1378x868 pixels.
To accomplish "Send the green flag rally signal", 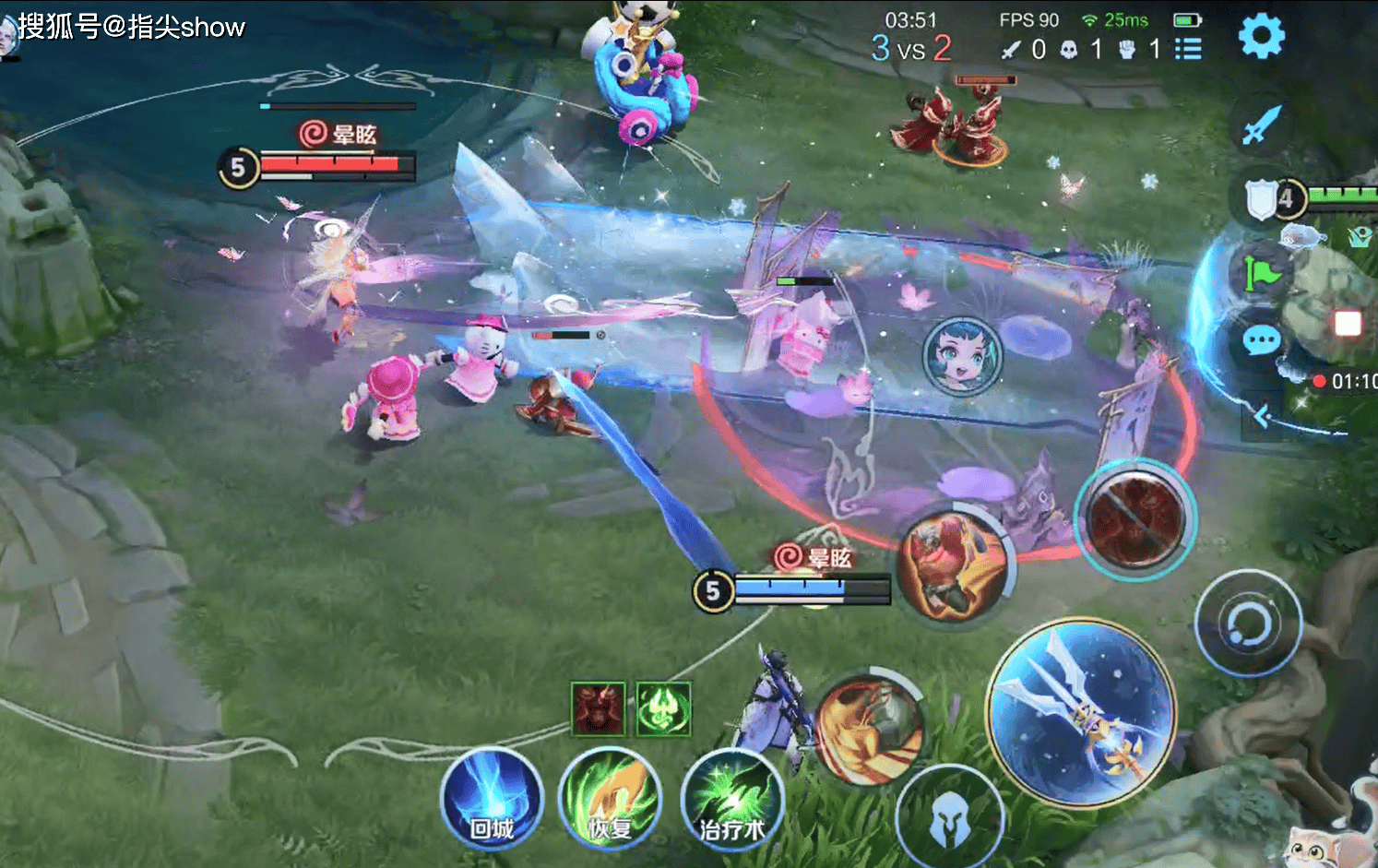I will [1262, 273].
